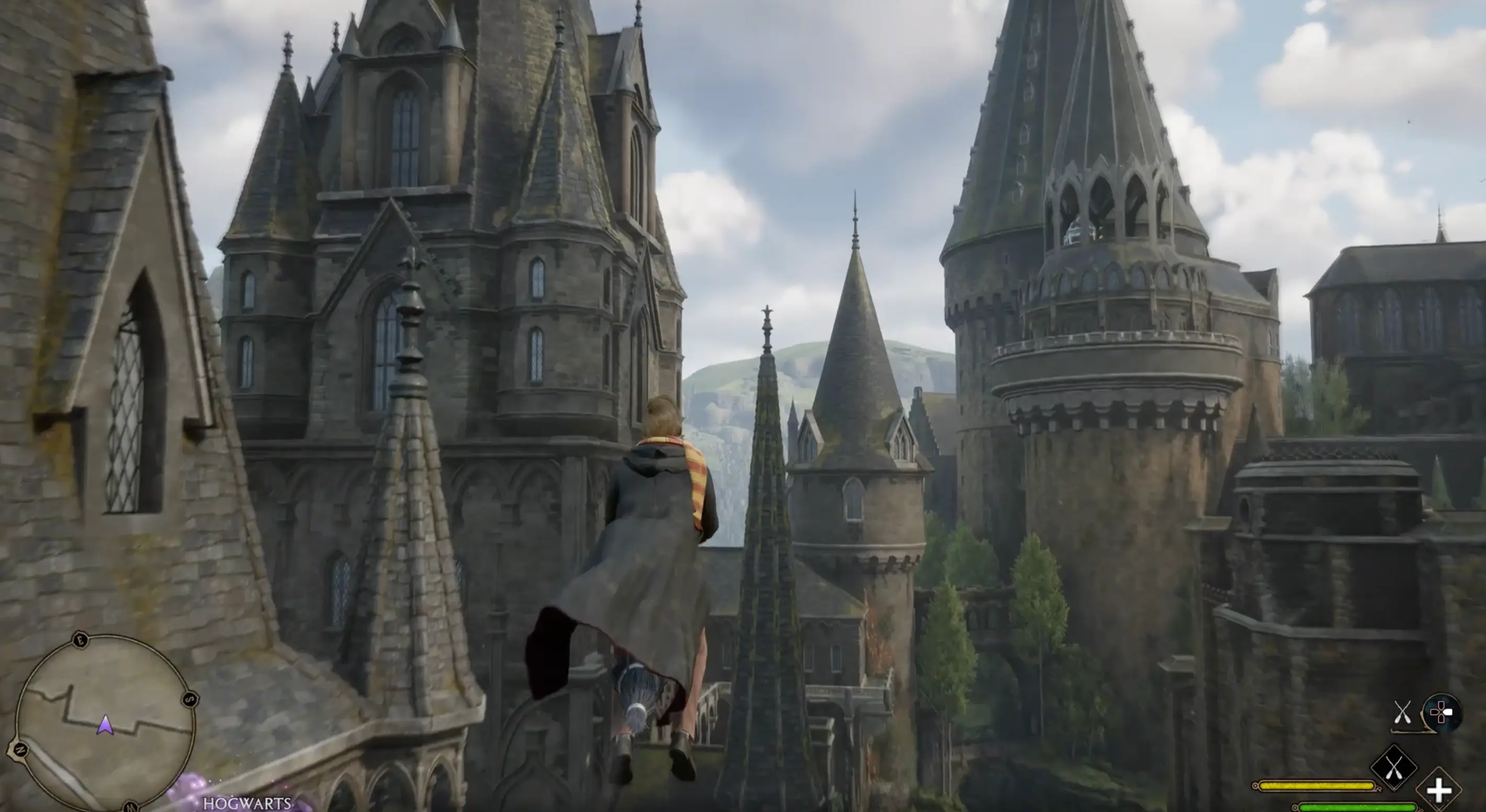1486x812 pixels.
Task: Click the player arrow in the minimap
Action: pyautogui.click(x=105, y=726)
